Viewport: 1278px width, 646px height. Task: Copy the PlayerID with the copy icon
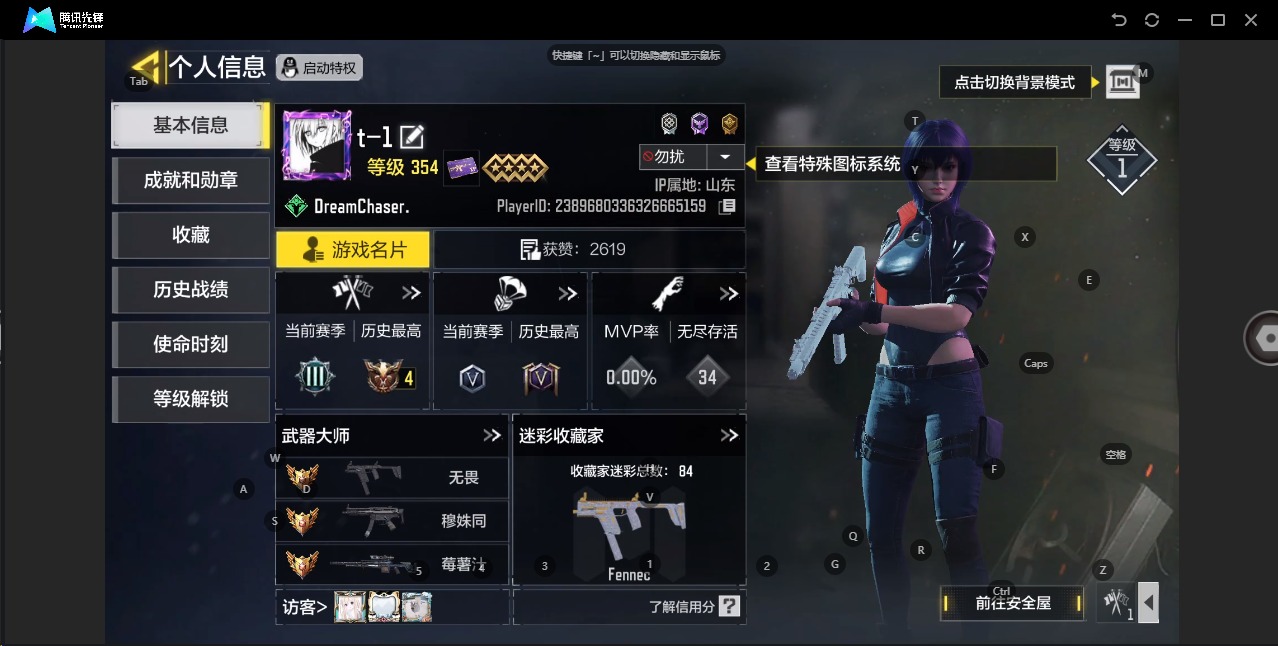728,206
